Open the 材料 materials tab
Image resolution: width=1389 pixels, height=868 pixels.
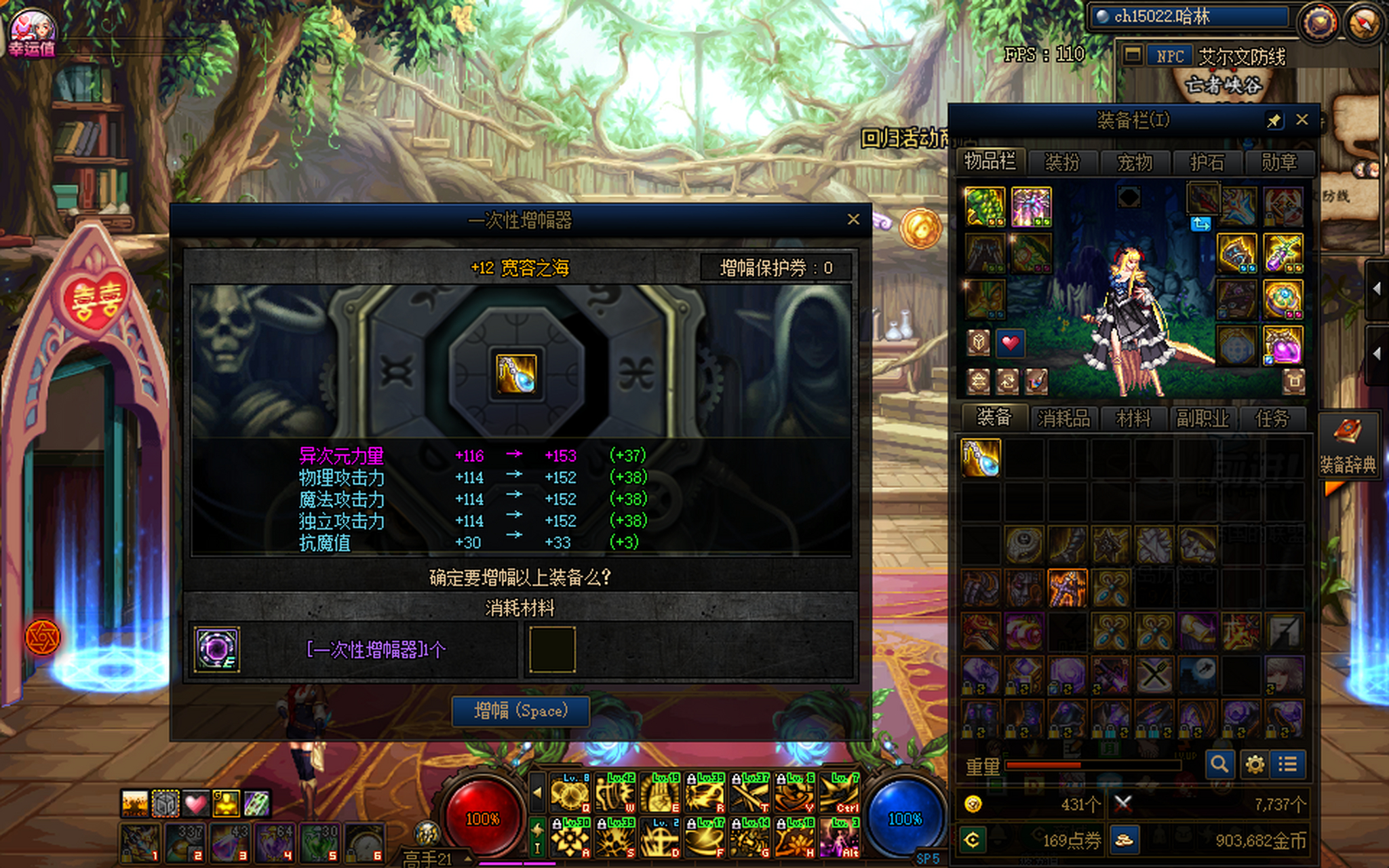tap(1133, 418)
